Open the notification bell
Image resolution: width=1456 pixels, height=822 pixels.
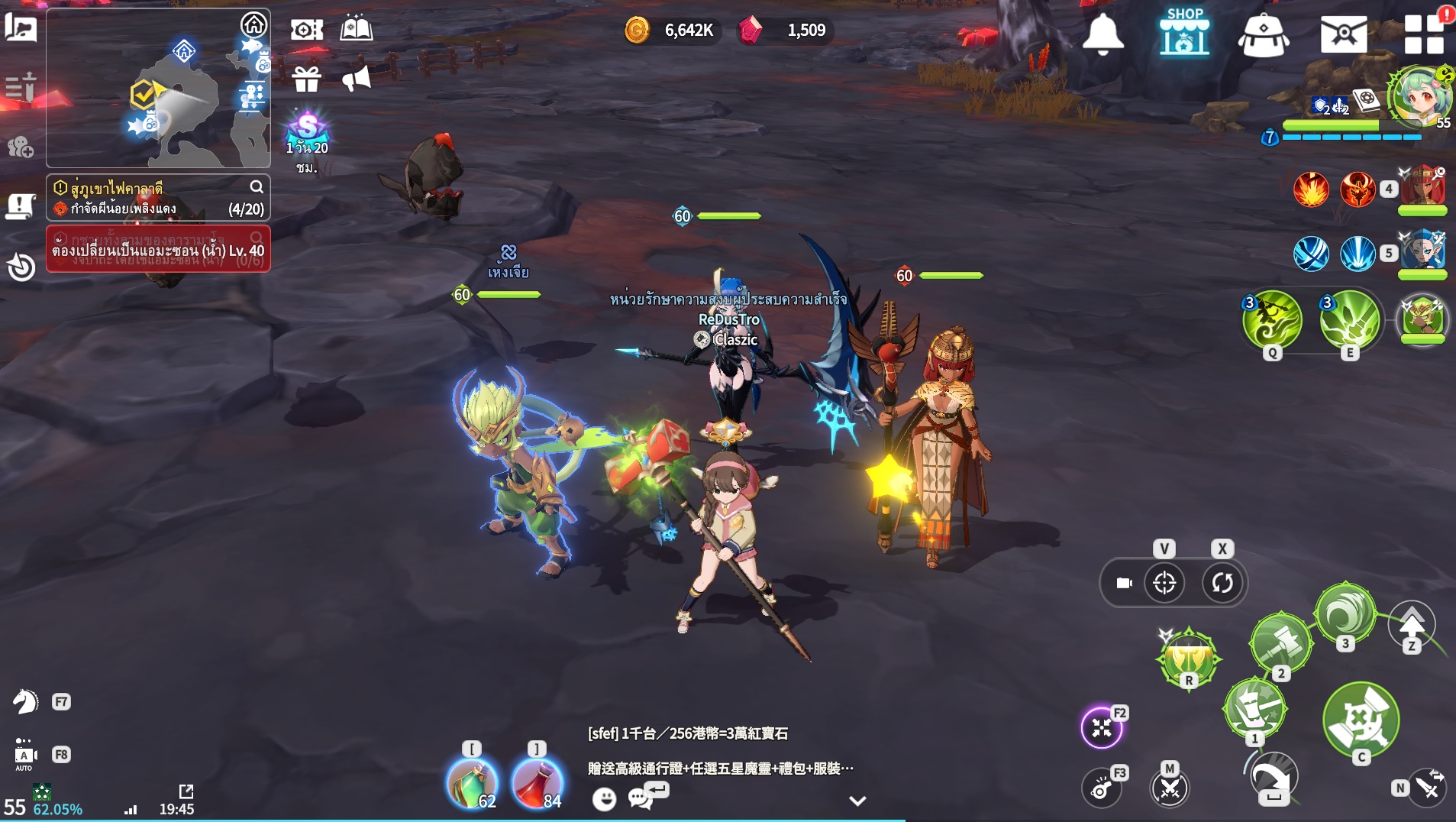coord(1102,34)
